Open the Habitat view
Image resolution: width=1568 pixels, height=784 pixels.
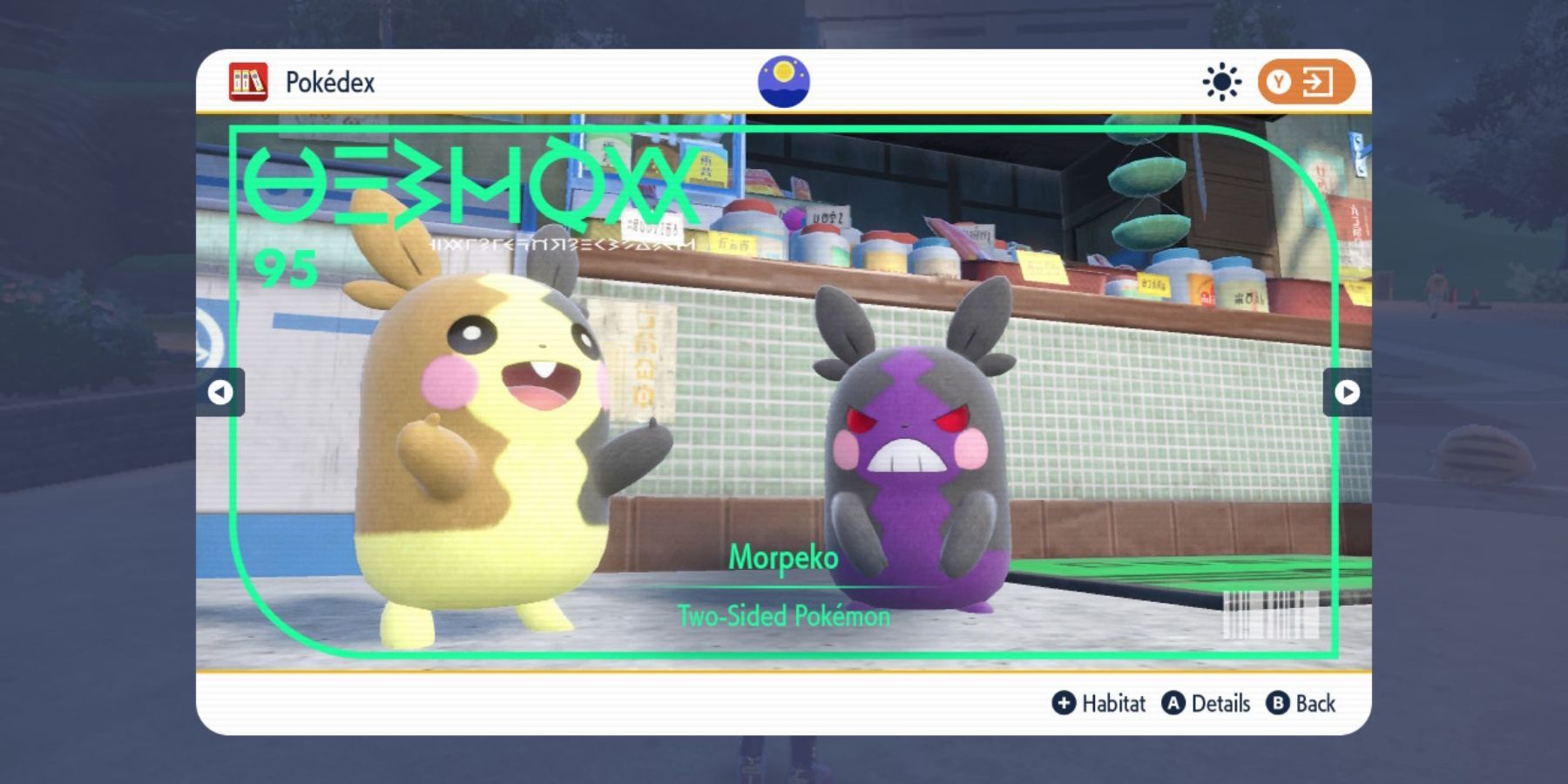pyautogui.click(x=1099, y=703)
